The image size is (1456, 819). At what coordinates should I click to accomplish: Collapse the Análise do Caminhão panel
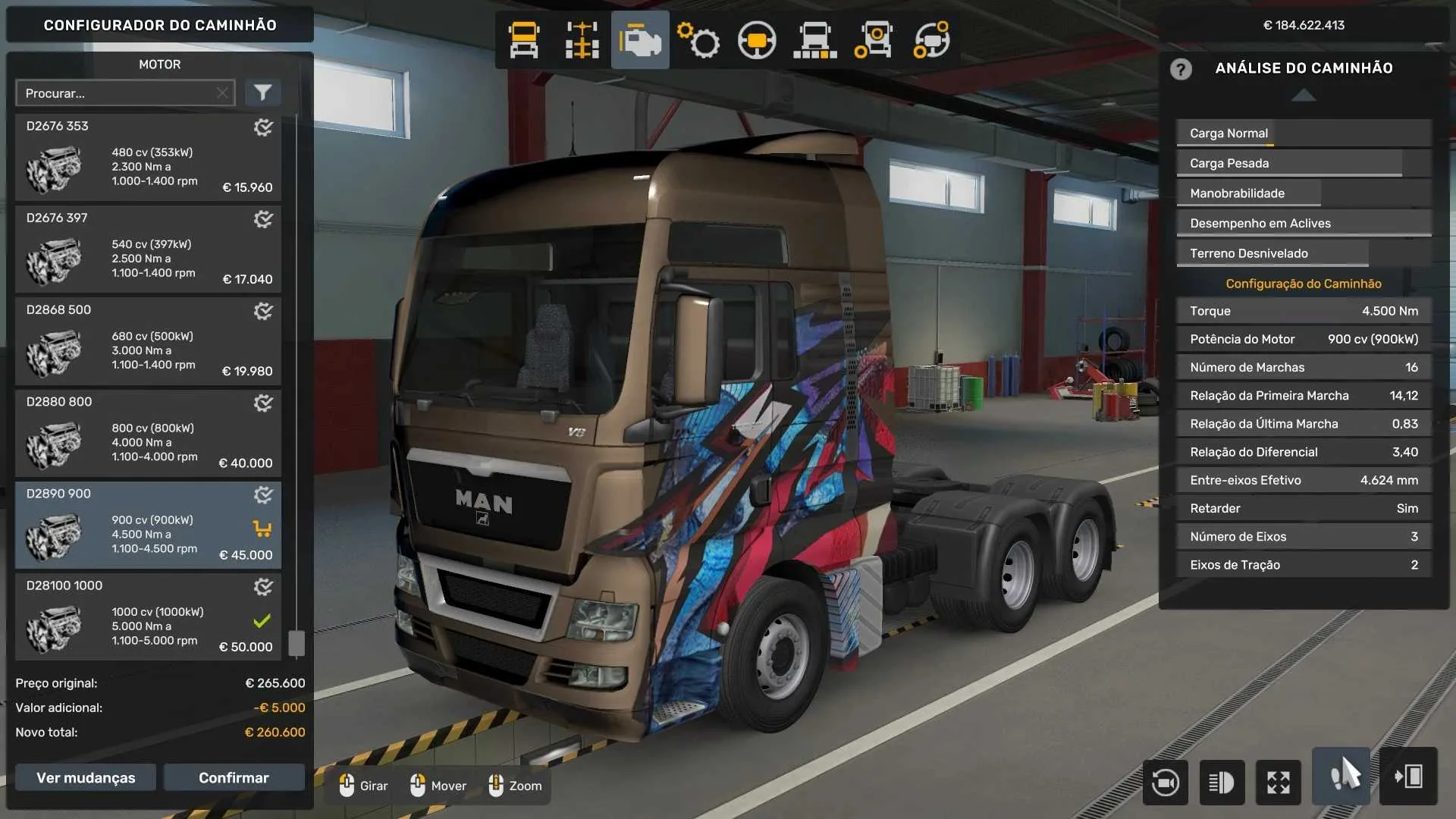pos(1303,96)
